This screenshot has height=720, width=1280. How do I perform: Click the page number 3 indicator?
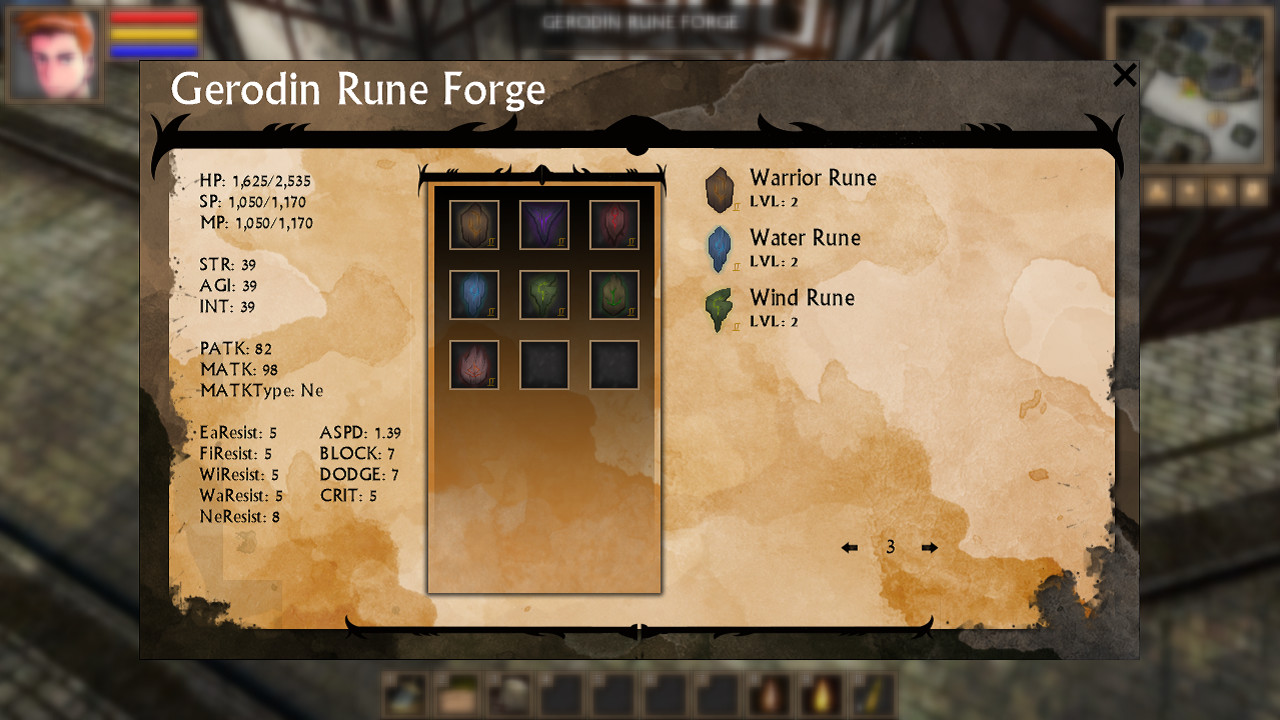coord(889,547)
